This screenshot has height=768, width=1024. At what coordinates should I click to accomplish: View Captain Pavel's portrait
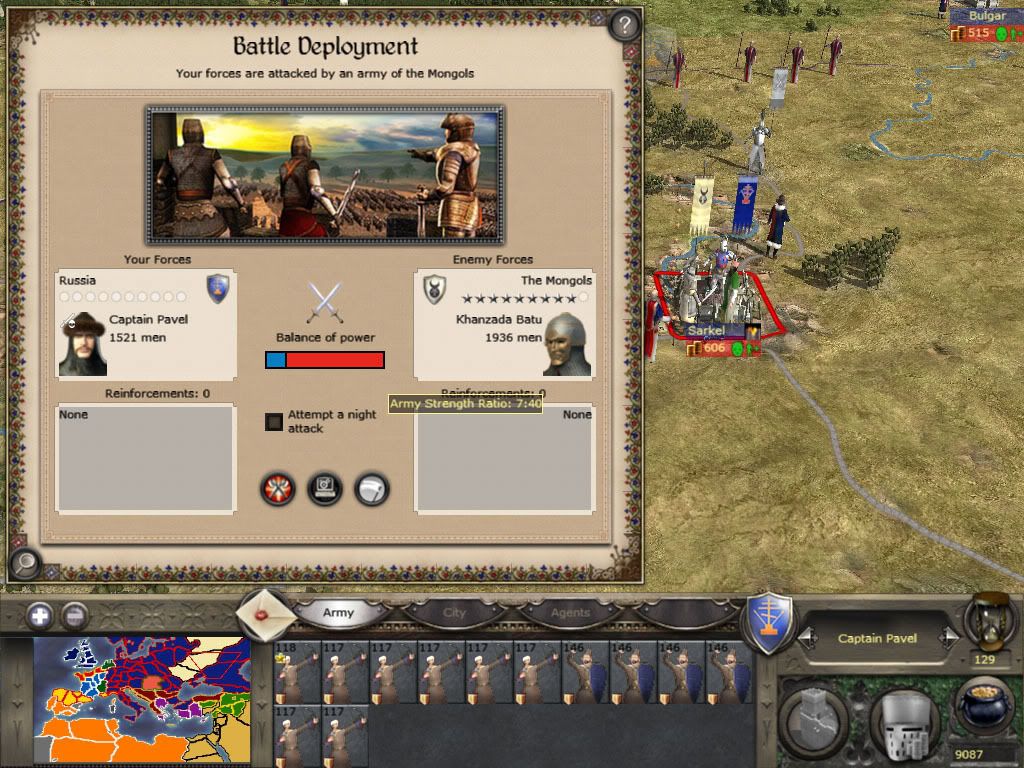tap(82, 345)
